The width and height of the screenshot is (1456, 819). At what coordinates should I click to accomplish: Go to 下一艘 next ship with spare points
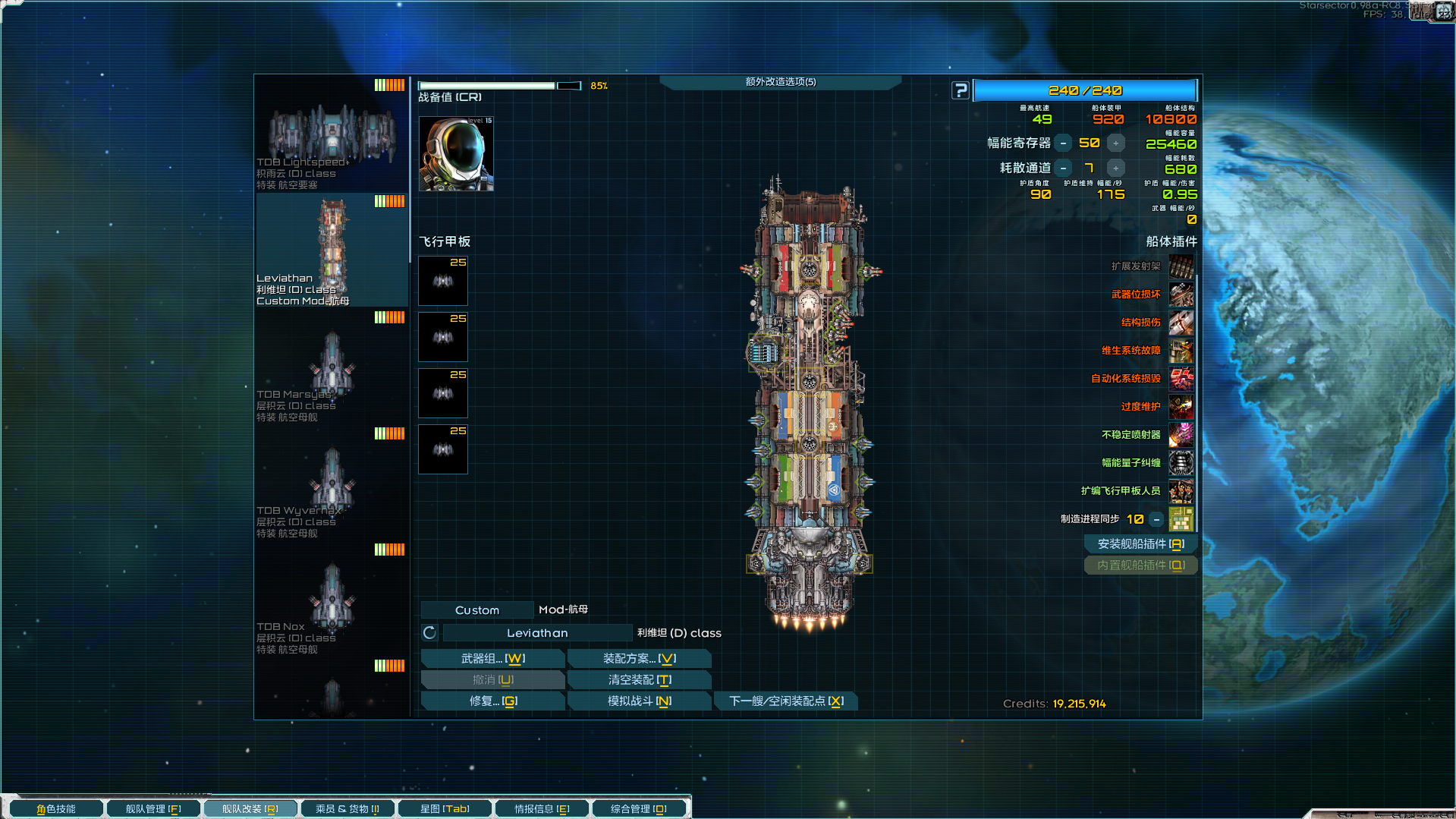(785, 701)
